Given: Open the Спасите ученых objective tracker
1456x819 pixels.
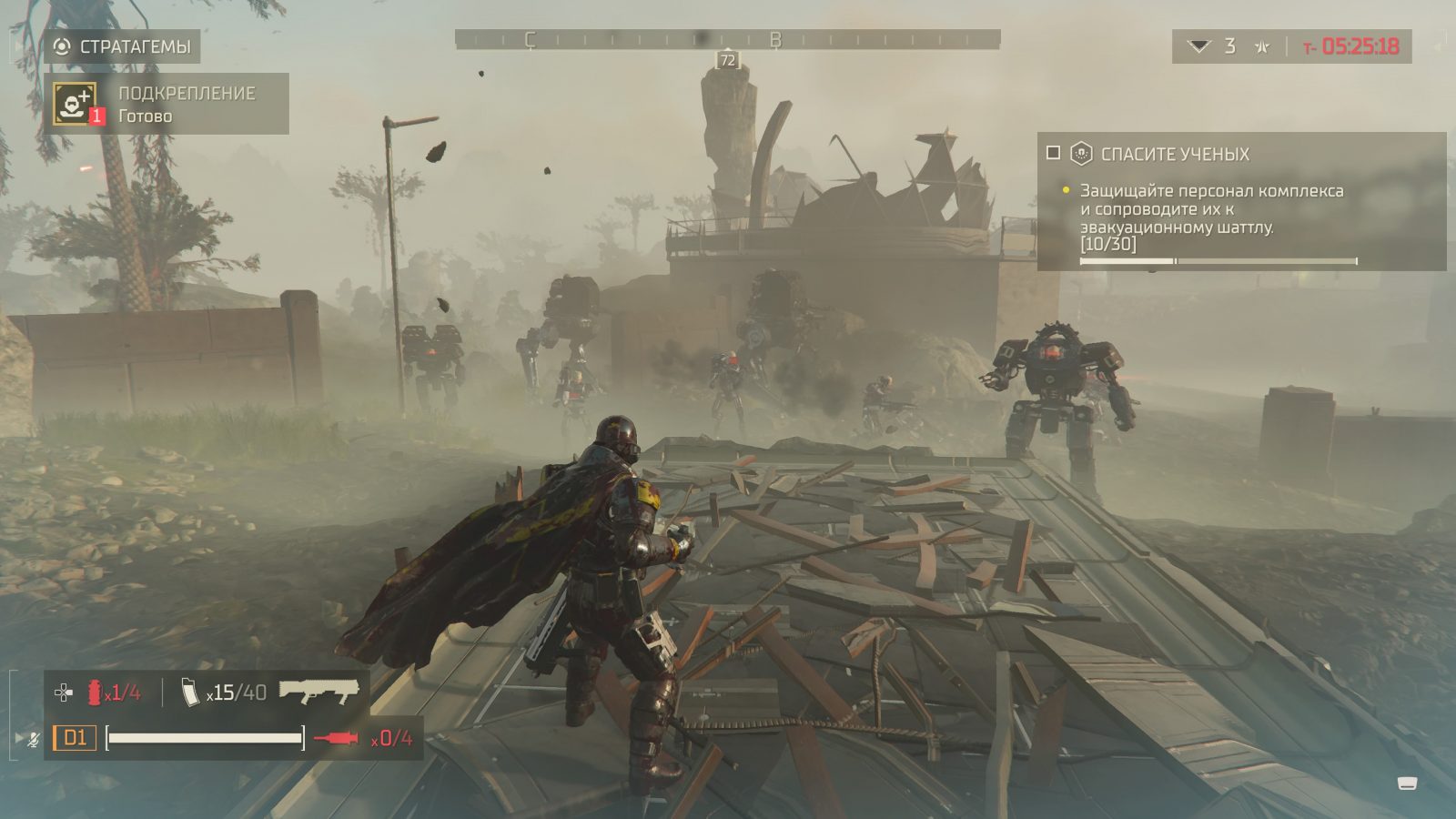Looking at the screenshot, I should click(x=1175, y=154).
